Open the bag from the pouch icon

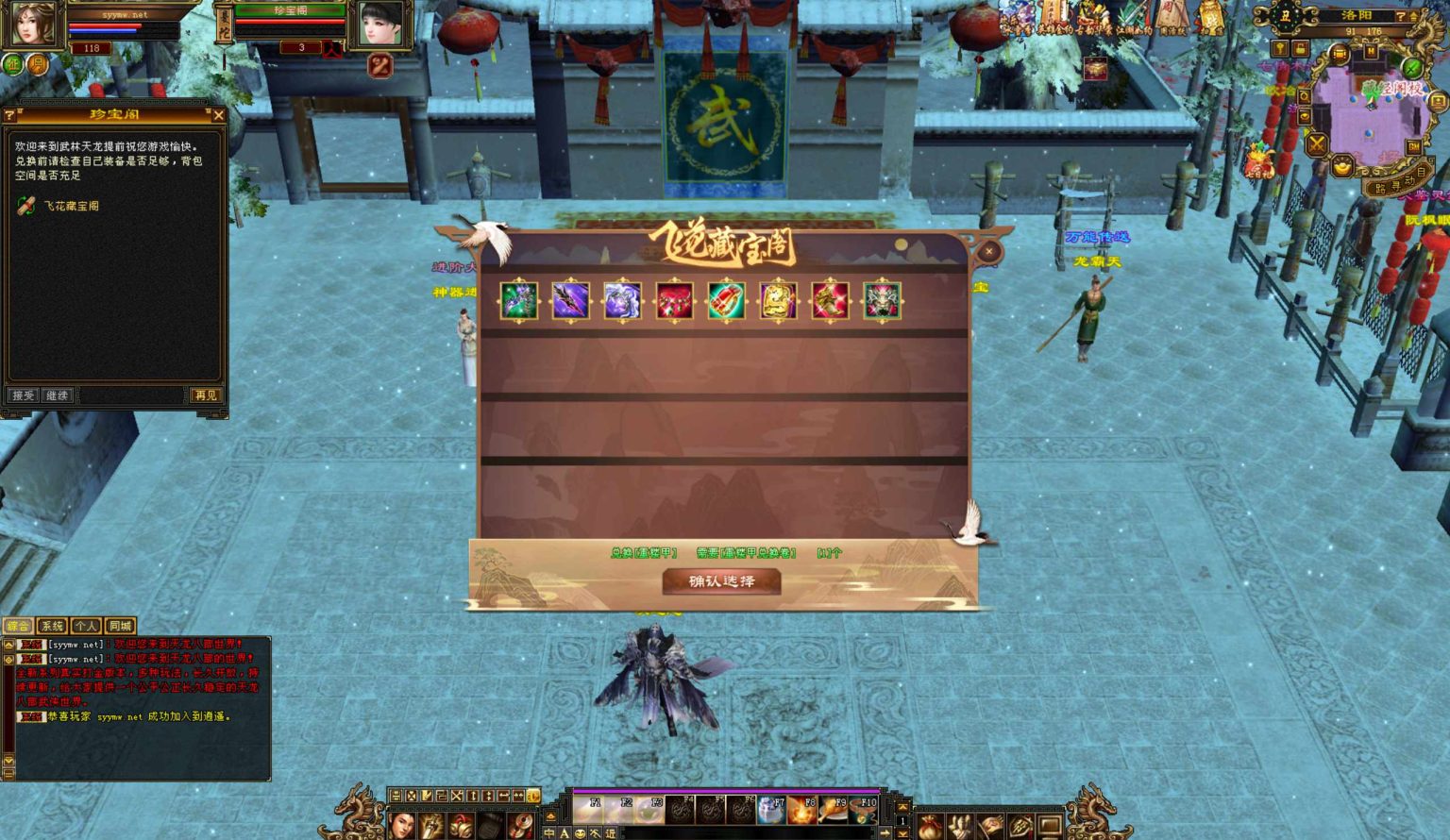click(931, 826)
